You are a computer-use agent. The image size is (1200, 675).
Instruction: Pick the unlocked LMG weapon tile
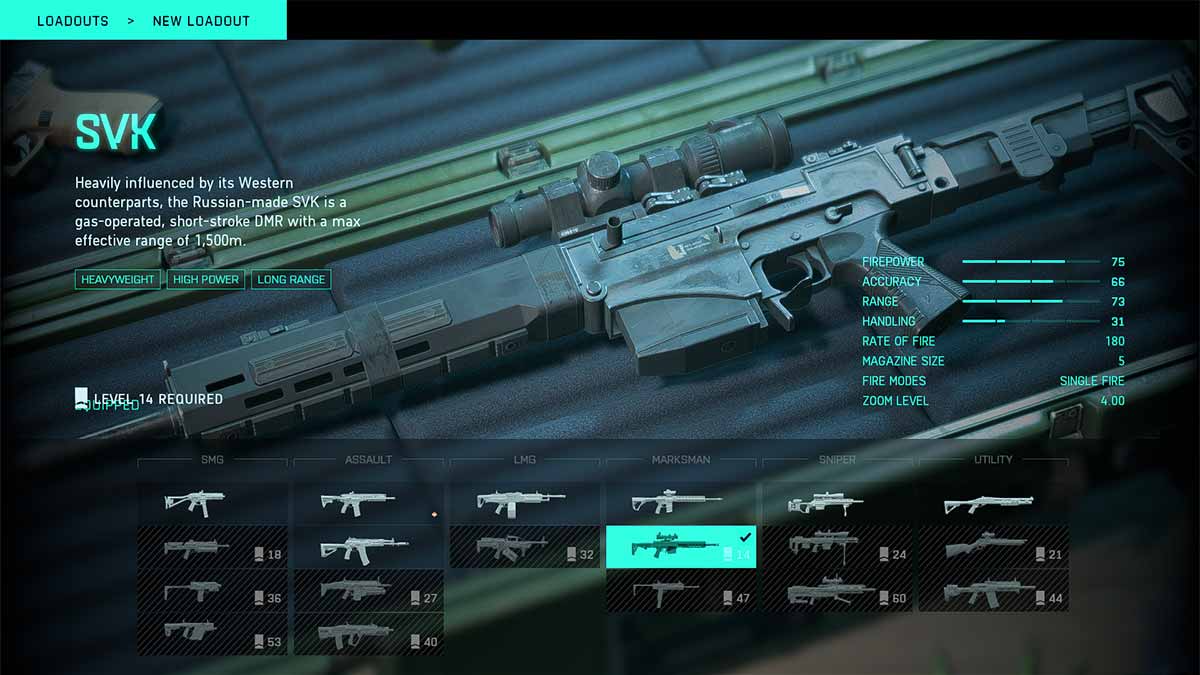(x=524, y=504)
